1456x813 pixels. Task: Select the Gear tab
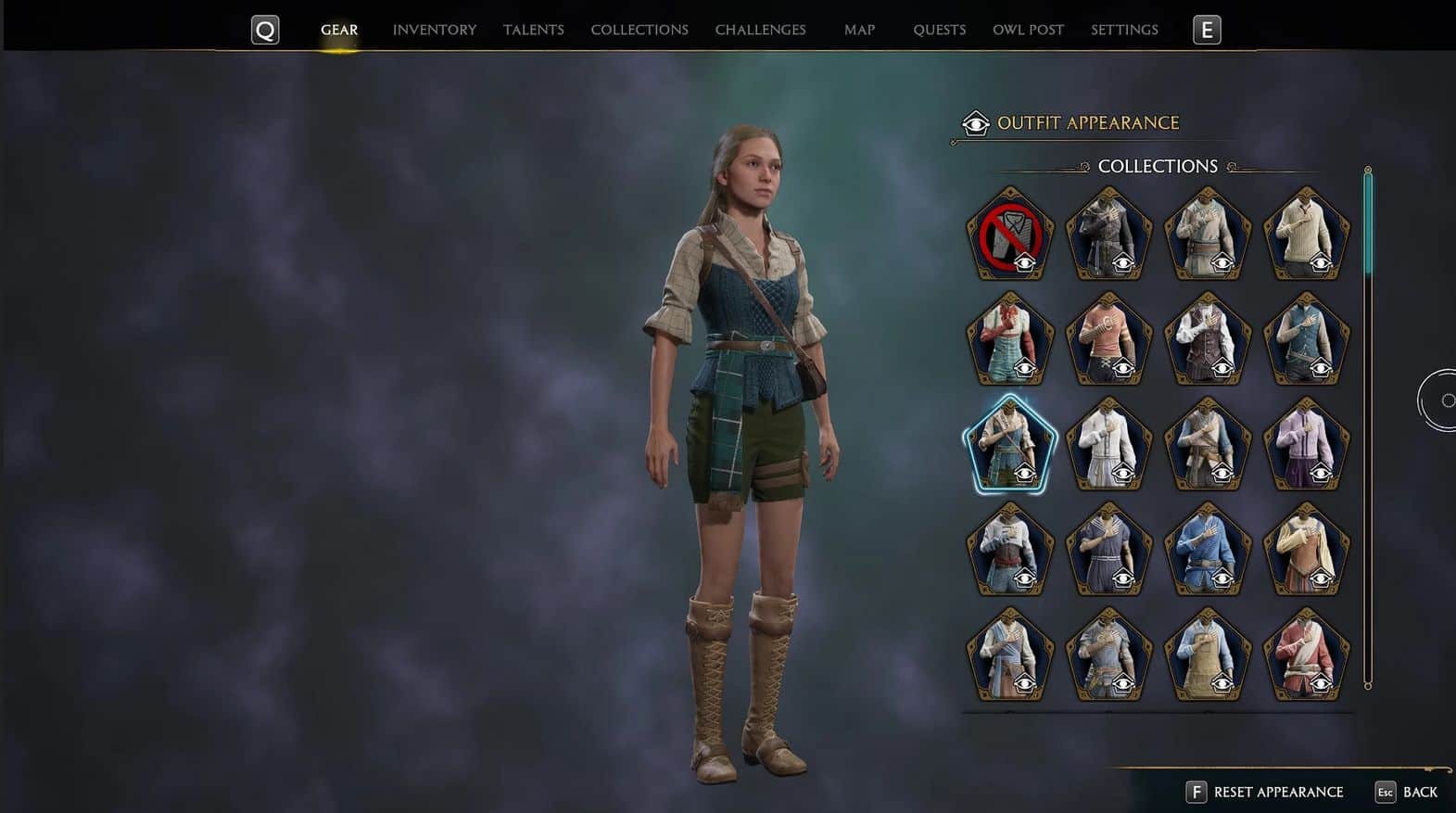[x=339, y=30]
